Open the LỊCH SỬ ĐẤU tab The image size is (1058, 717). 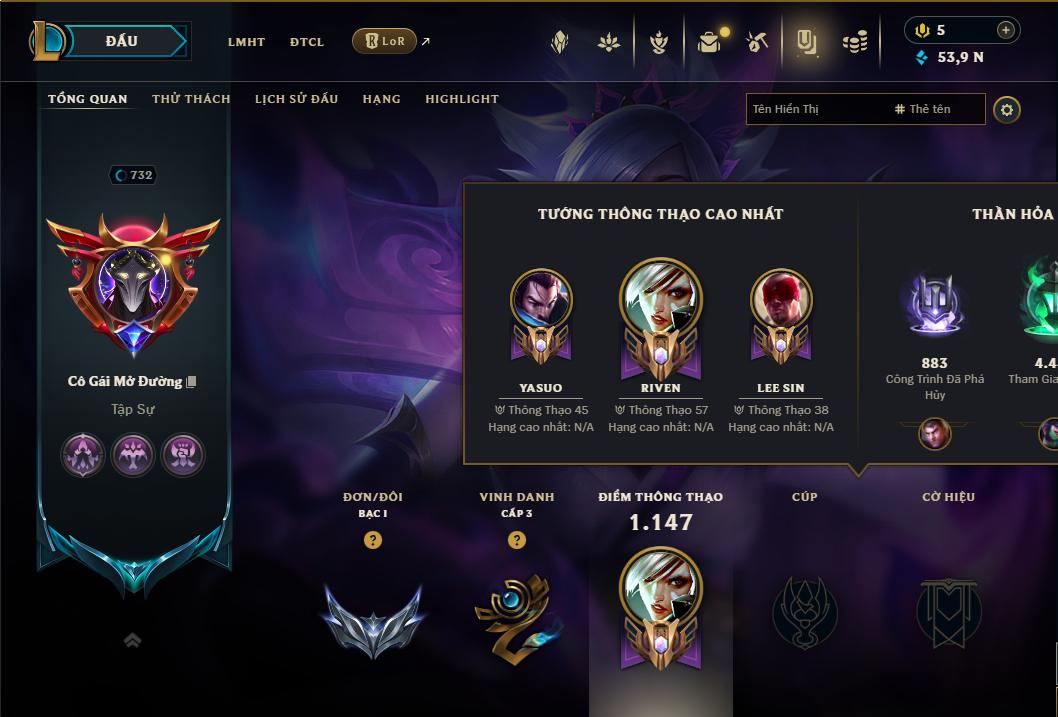296,99
